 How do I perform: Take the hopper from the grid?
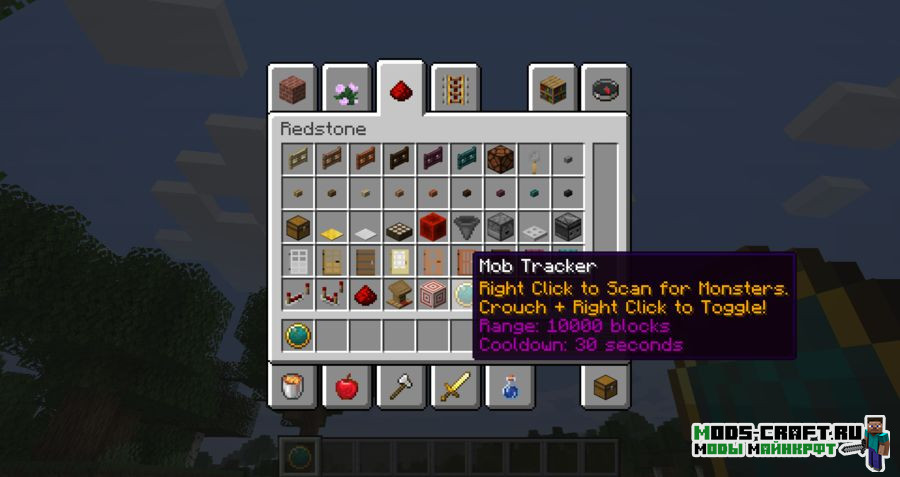click(x=467, y=226)
